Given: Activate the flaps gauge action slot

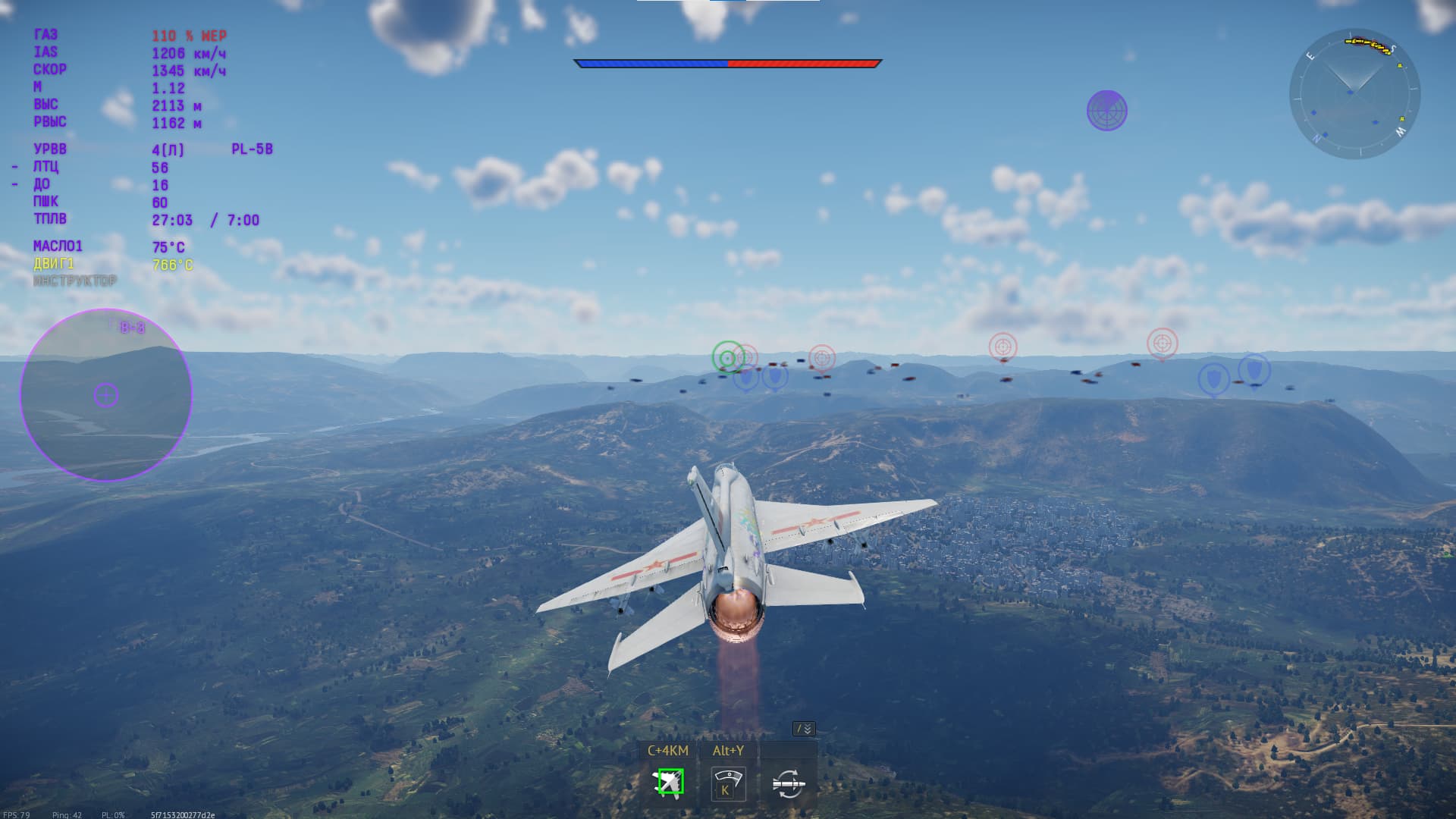Looking at the screenshot, I should point(728,784).
